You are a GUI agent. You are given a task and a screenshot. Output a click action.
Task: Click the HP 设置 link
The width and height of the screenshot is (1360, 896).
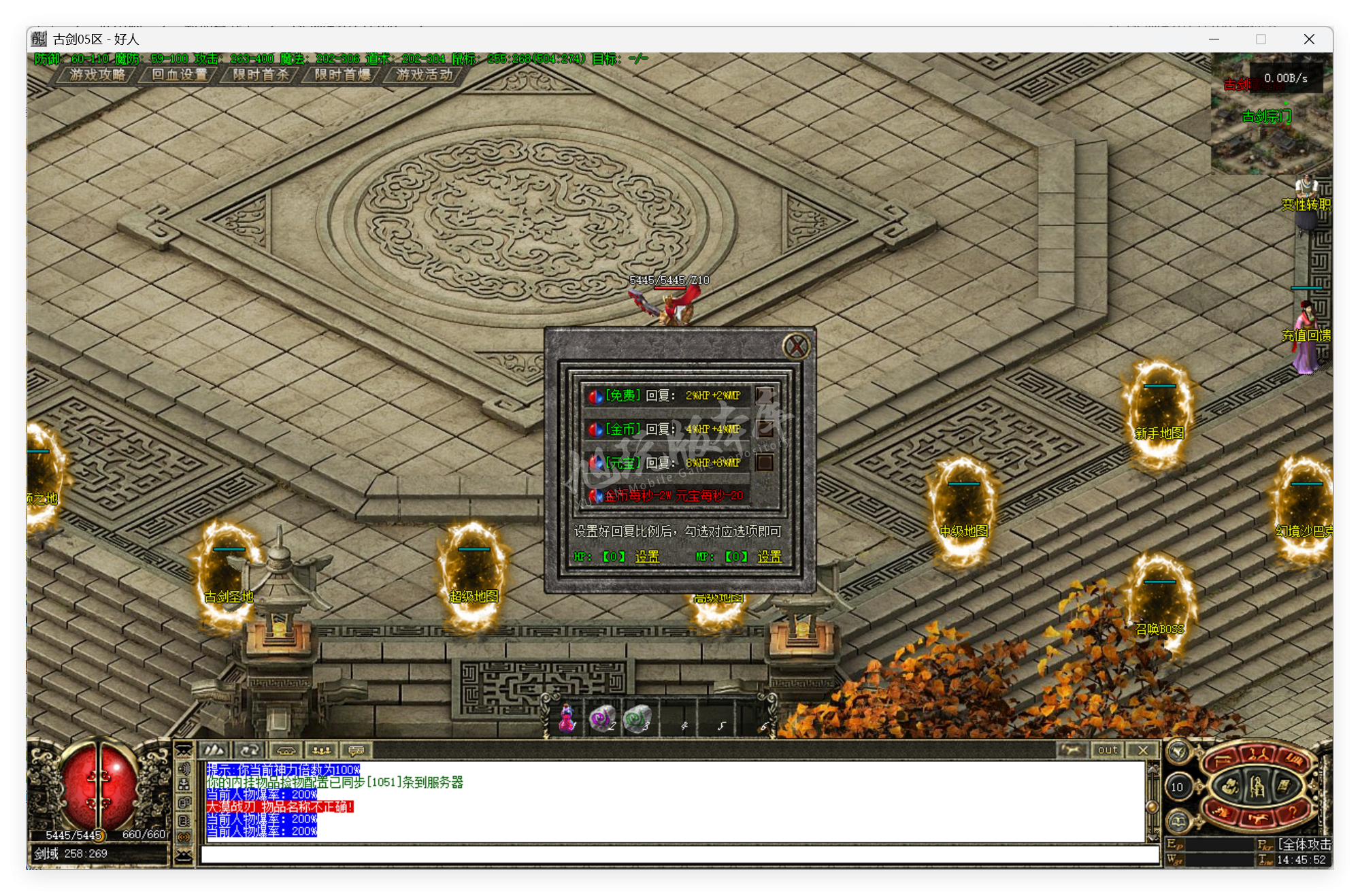pyautogui.click(x=647, y=557)
